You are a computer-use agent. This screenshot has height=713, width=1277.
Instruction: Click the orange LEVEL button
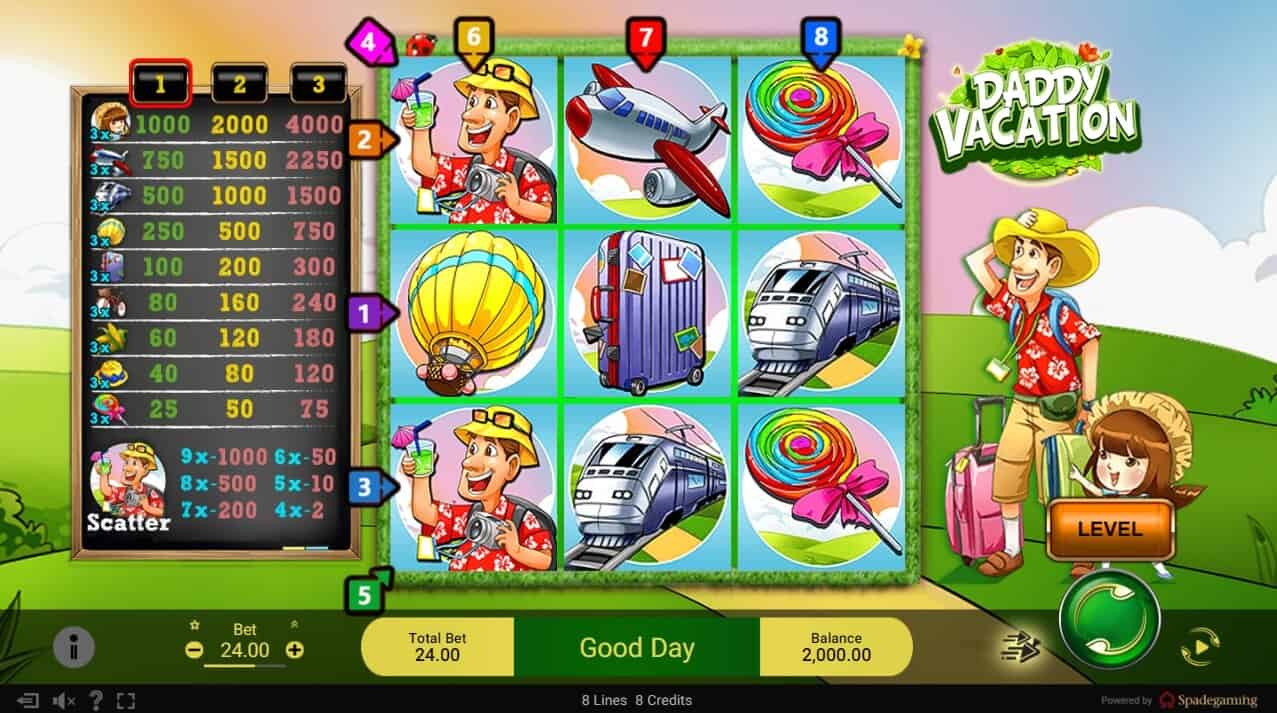pyautogui.click(x=1109, y=528)
